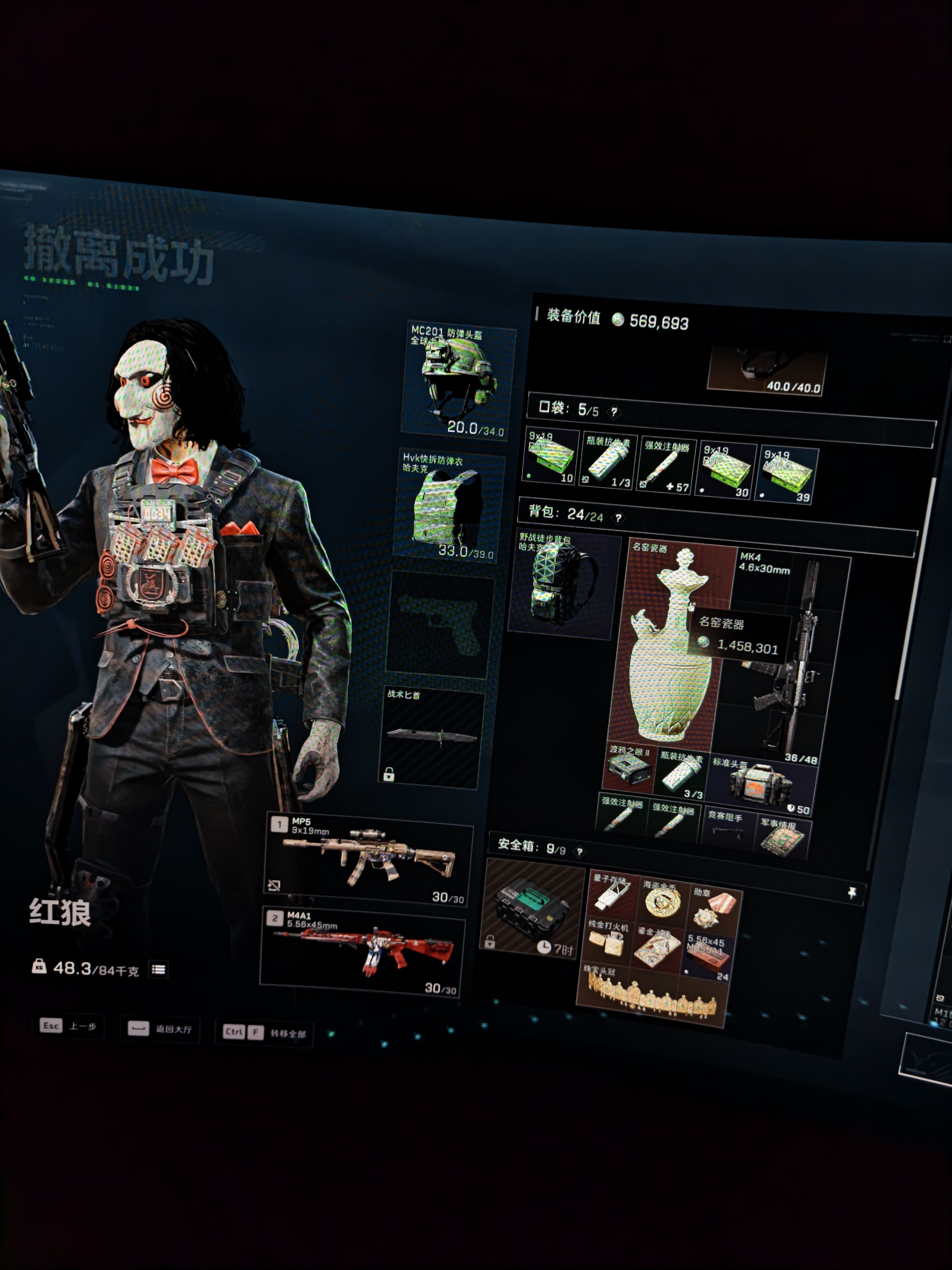Open the weight details list icon
Image resolution: width=952 pixels, height=1270 pixels.
(159, 970)
